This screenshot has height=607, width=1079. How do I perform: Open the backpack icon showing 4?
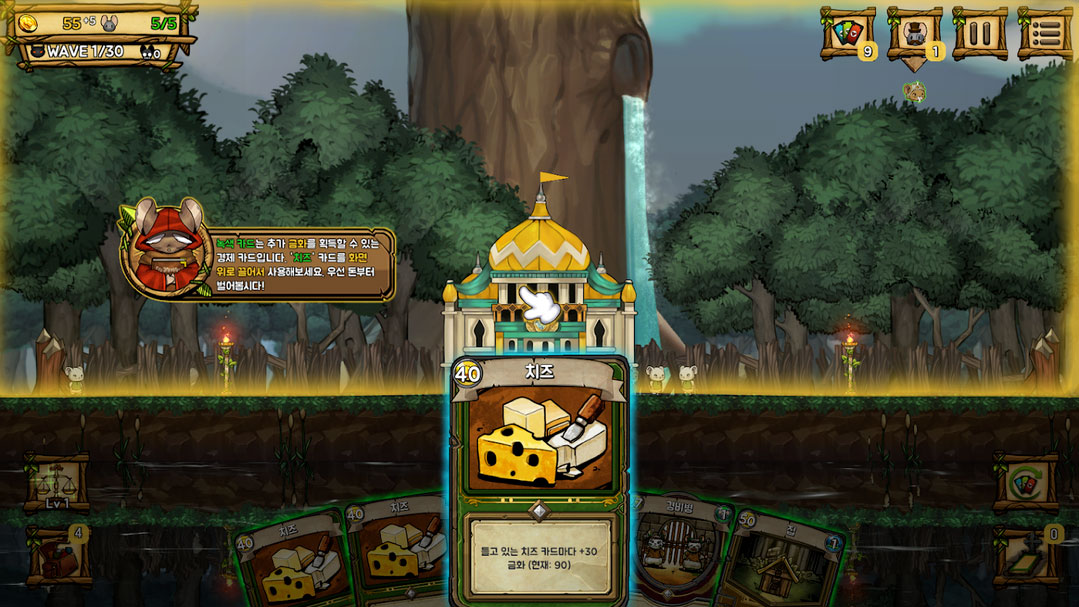pyautogui.click(x=58, y=555)
